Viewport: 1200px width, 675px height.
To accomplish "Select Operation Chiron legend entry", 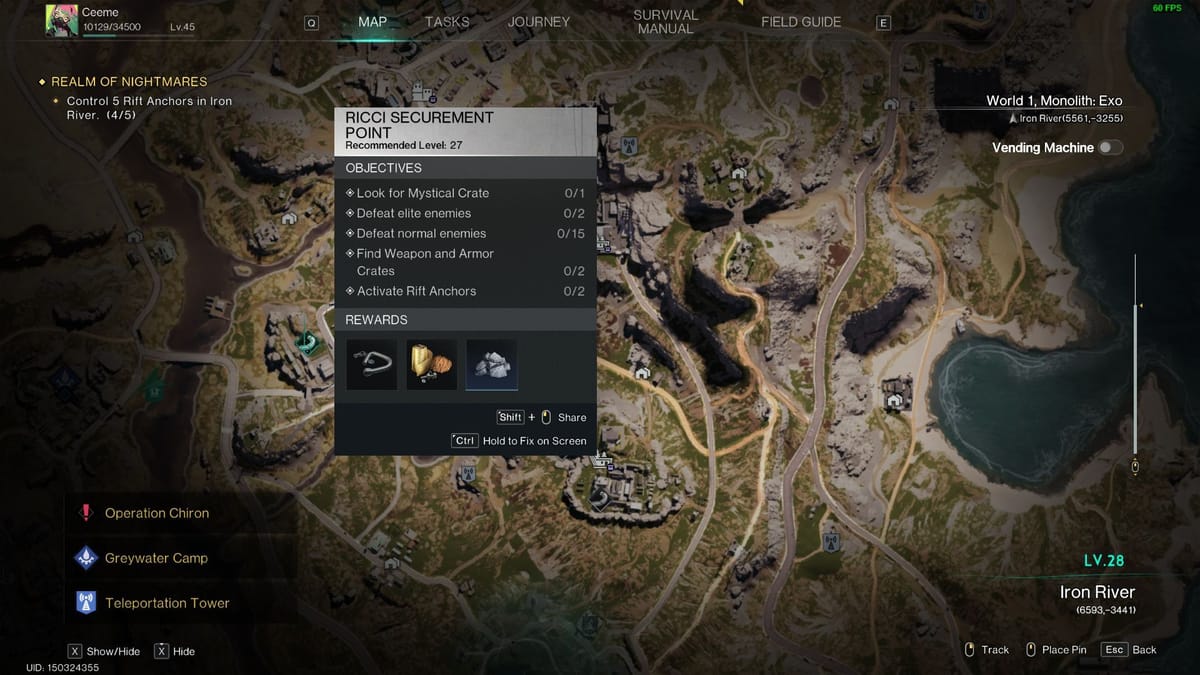I will pyautogui.click(x=156, y=513).
